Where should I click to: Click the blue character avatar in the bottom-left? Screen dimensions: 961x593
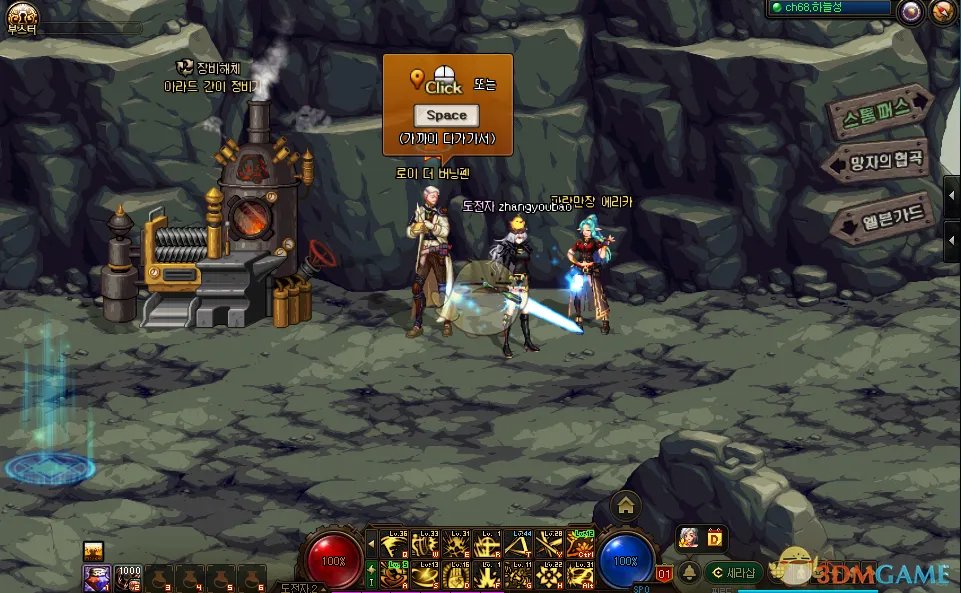(96, 577)
